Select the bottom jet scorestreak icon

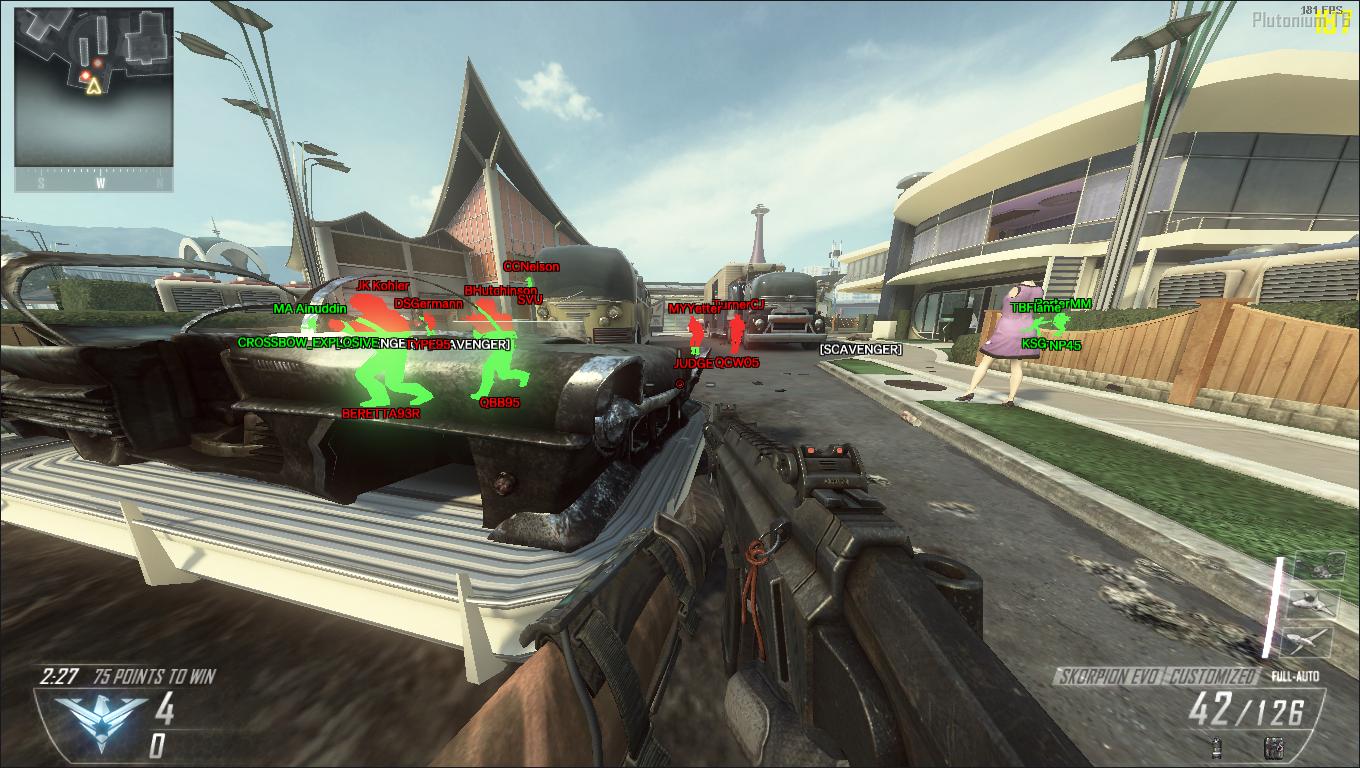(x=1308, y=642)
